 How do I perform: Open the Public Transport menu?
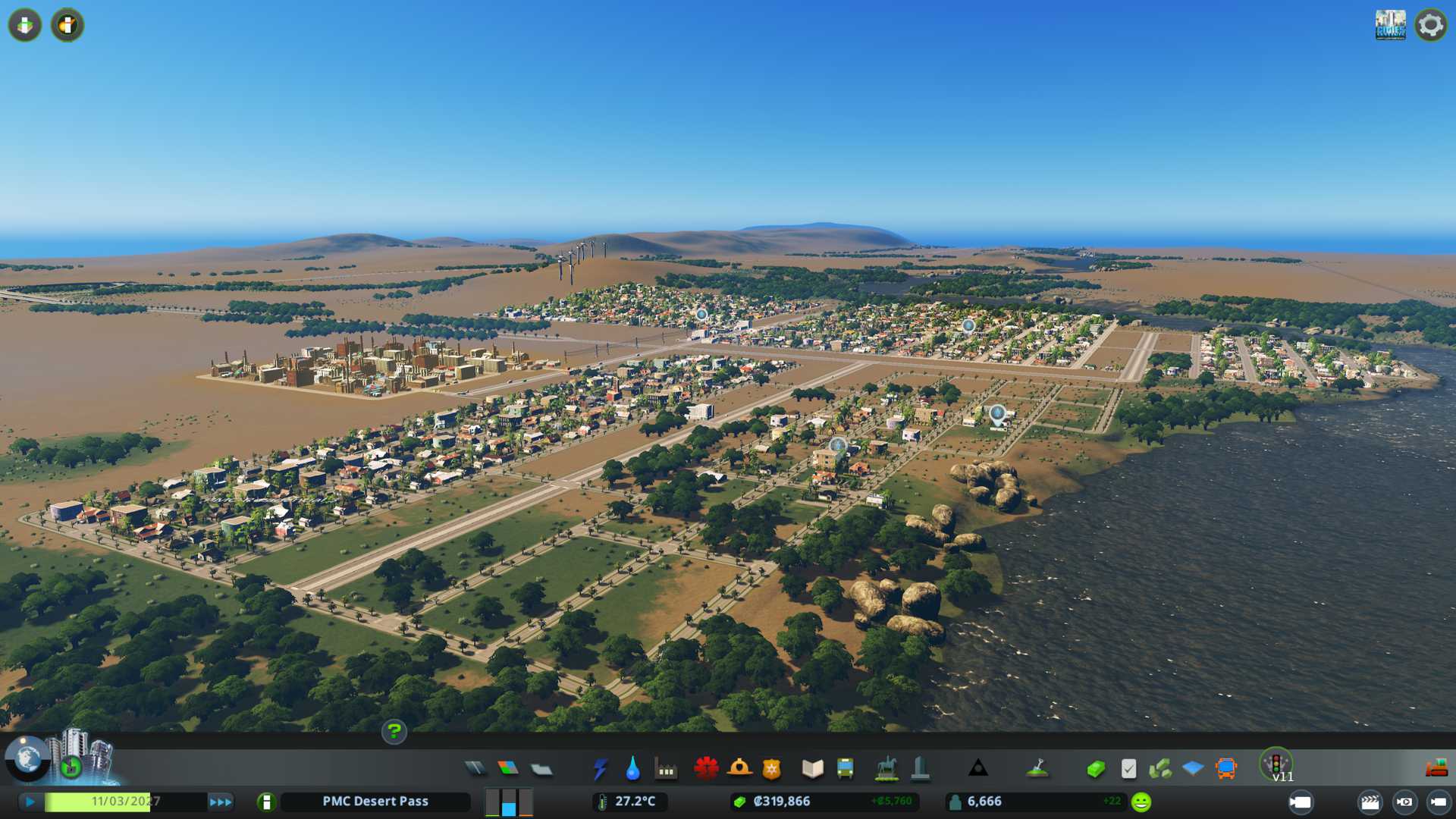click(845, 769)
